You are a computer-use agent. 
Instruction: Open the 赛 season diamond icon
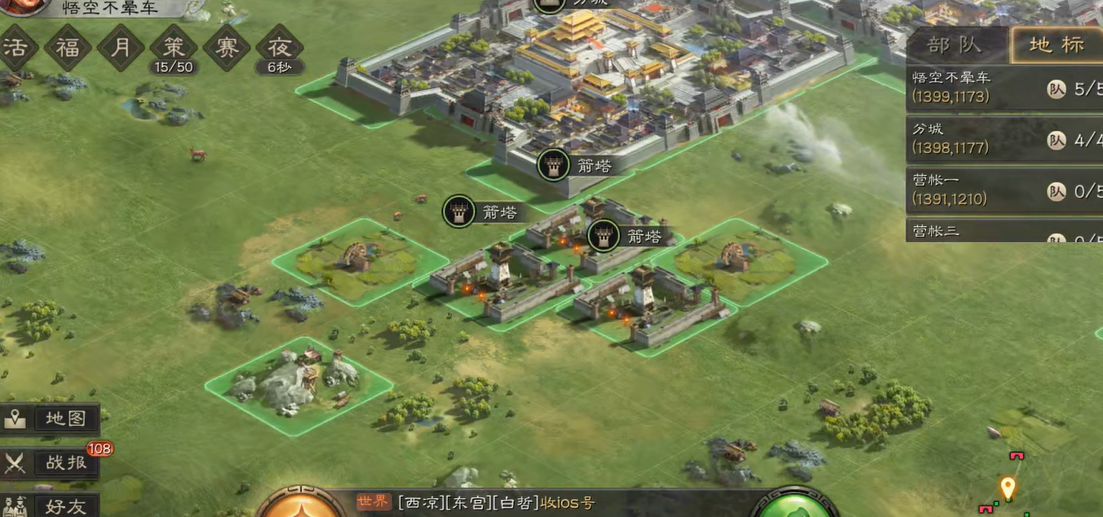(227, 48)
